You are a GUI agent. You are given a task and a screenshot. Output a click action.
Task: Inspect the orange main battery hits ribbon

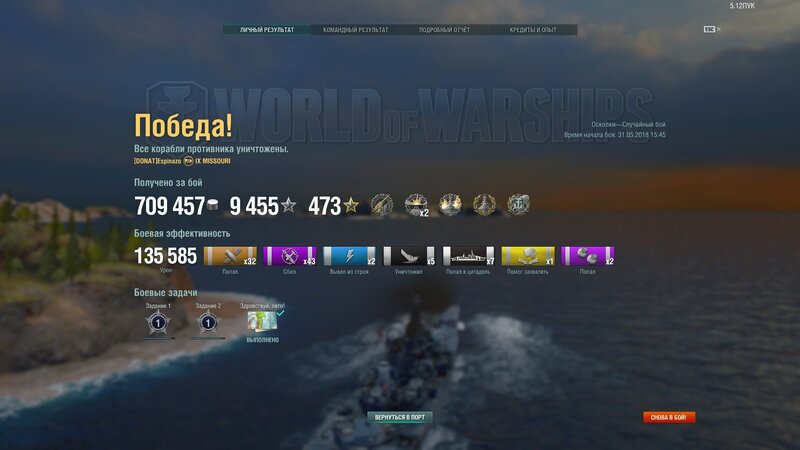point(230,256)
